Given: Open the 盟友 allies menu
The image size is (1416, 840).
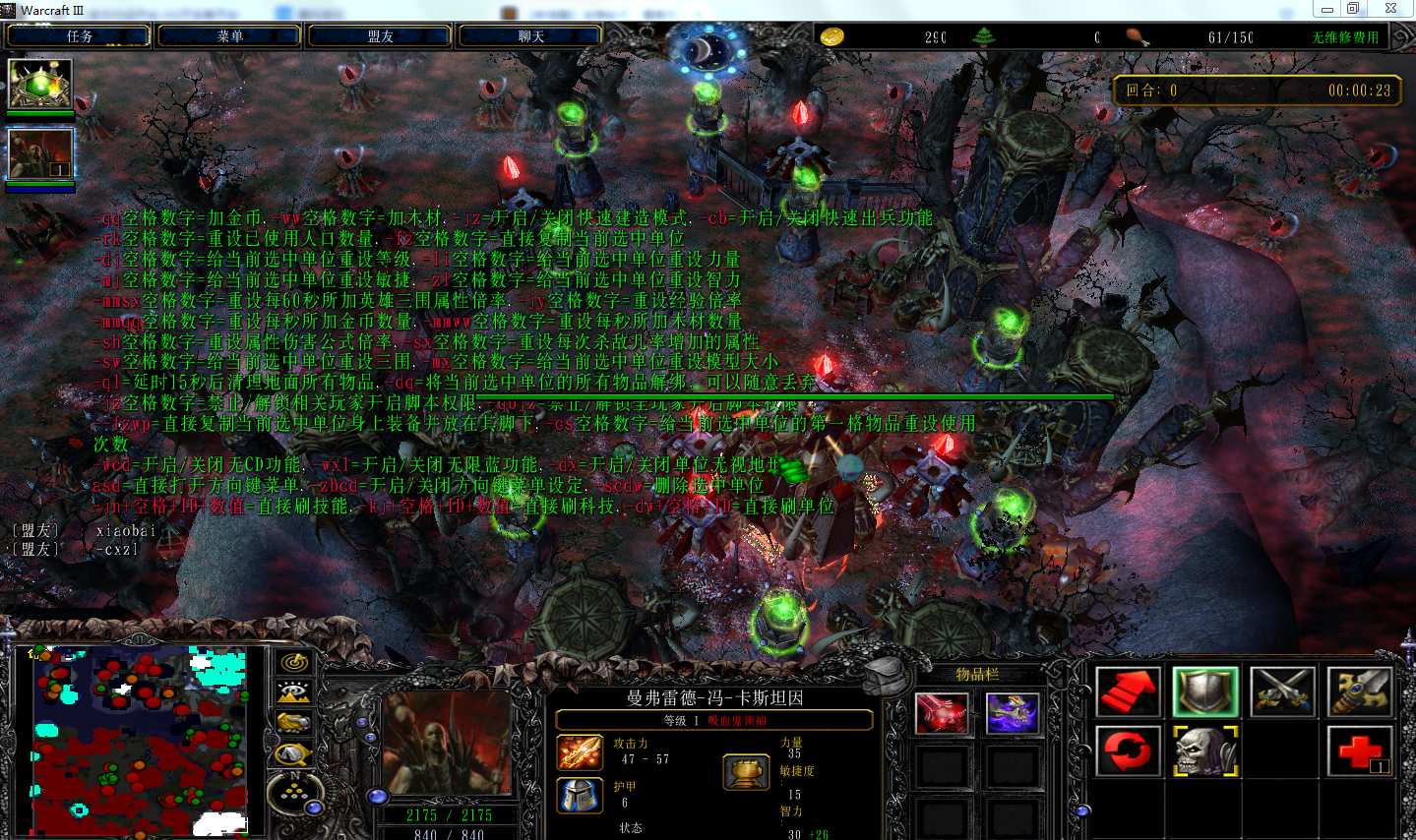Looking at the screenshot, I should coord(380,36).
